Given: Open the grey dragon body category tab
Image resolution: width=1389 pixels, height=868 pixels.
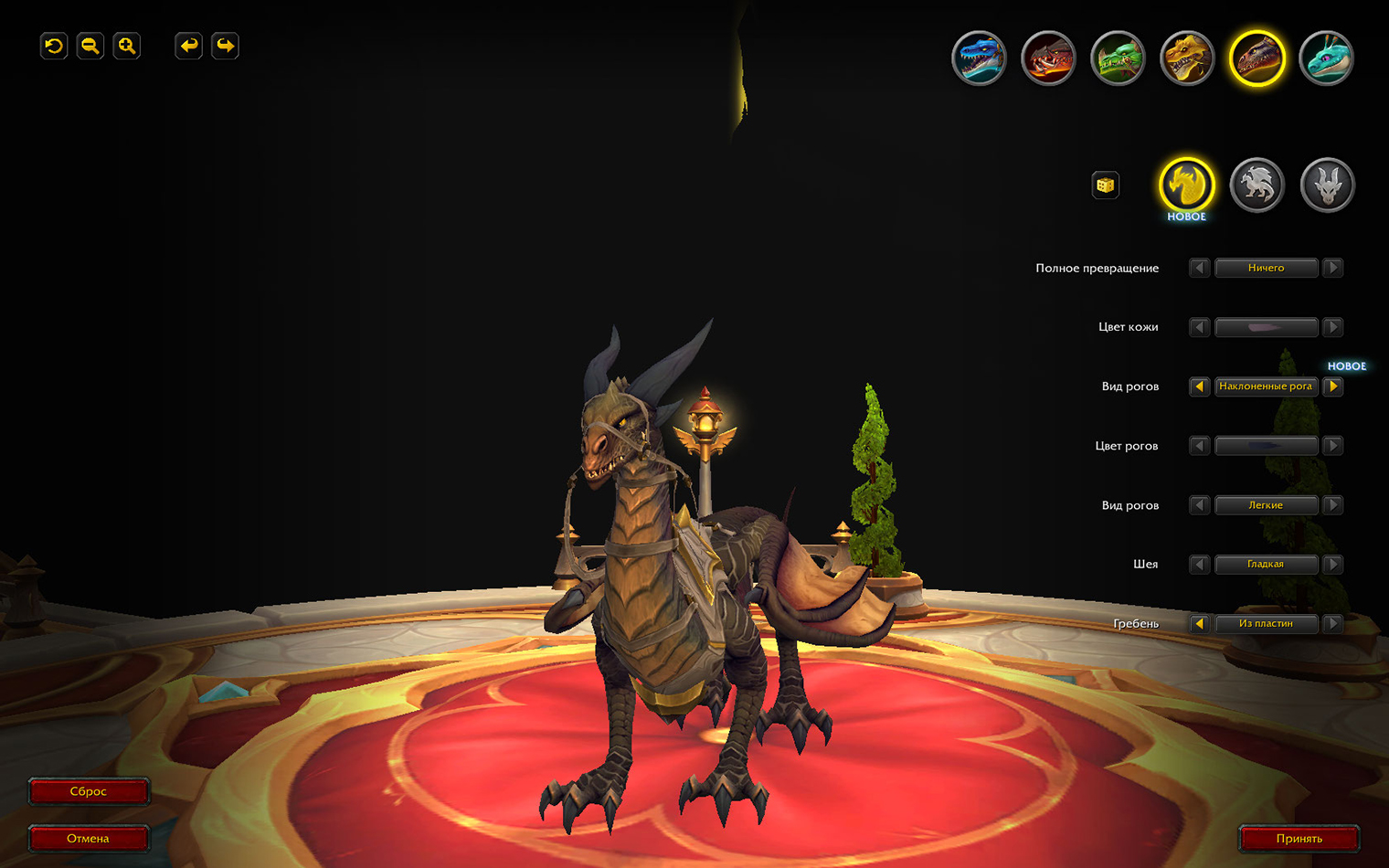Looking at the screenshot, I should click(x=1256, y=185).
